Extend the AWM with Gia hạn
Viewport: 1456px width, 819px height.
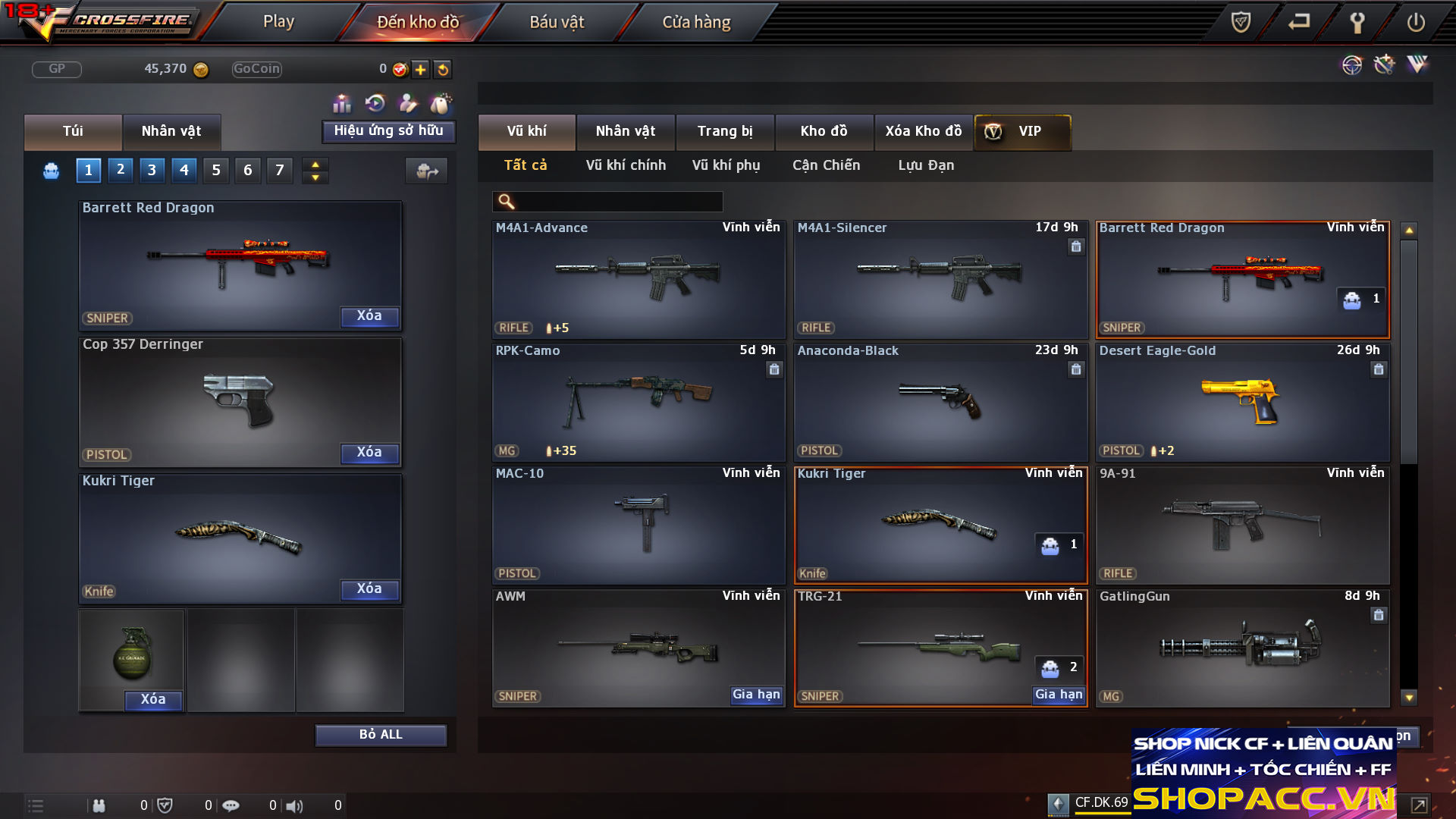[756, 695]
